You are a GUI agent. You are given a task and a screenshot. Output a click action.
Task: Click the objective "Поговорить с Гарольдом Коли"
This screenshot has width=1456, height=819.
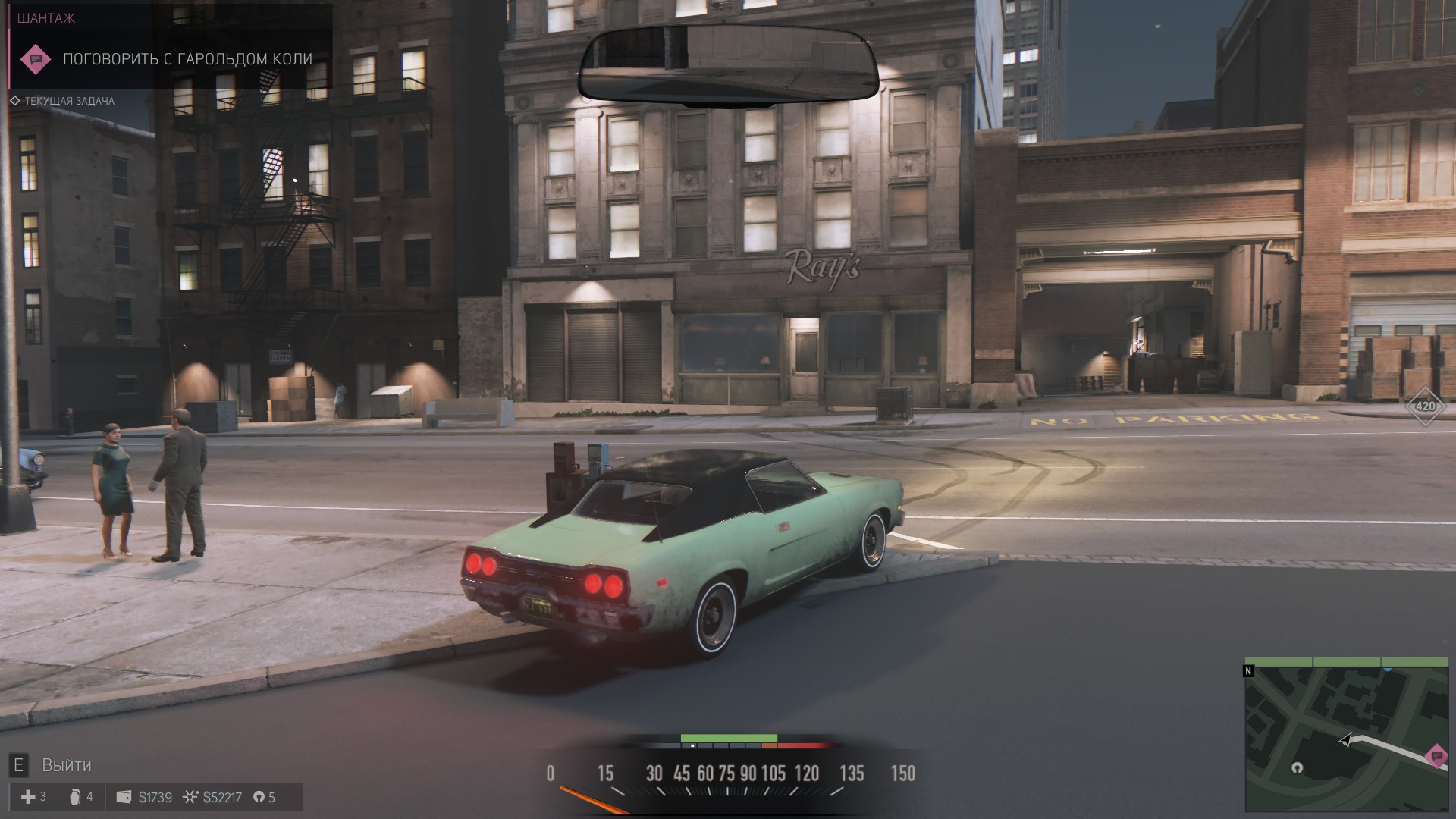tap(187, 59)
